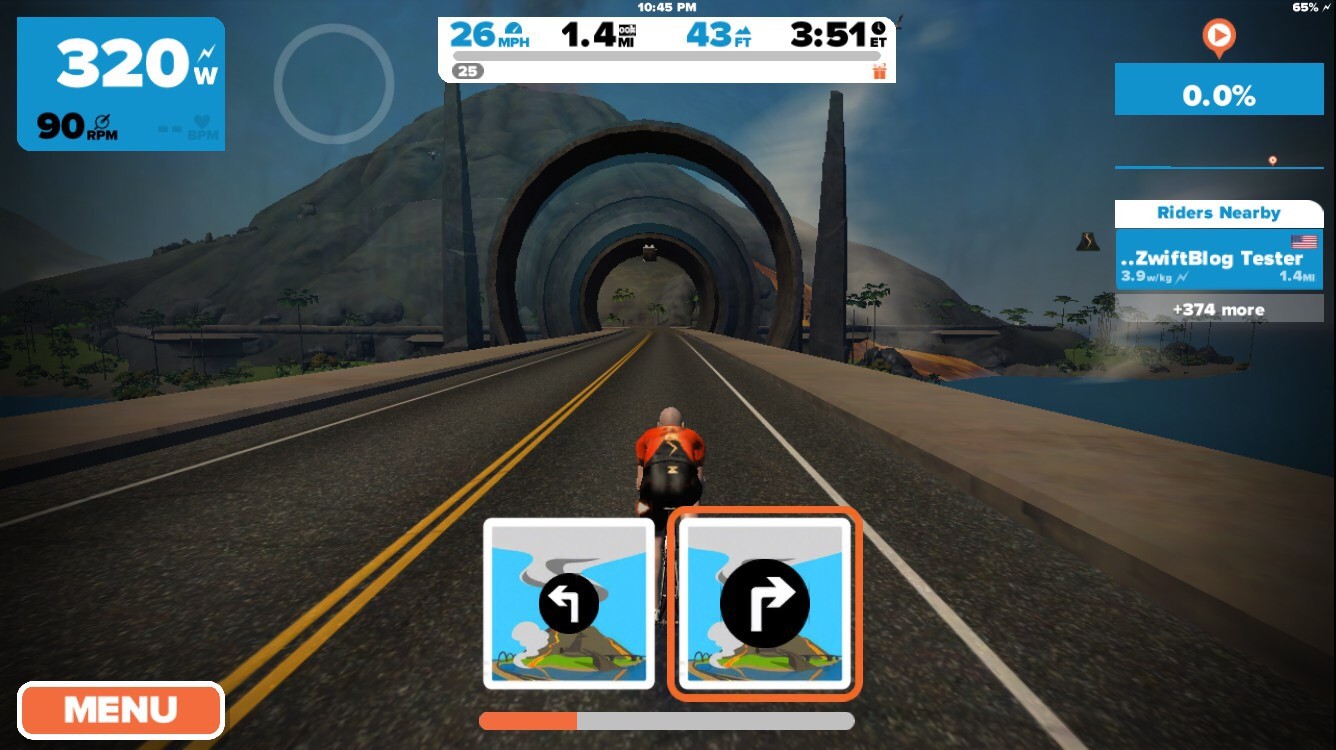The image size is (1336, 750).
Task: Click the empty power-up ring
Action: pos(333,84)
